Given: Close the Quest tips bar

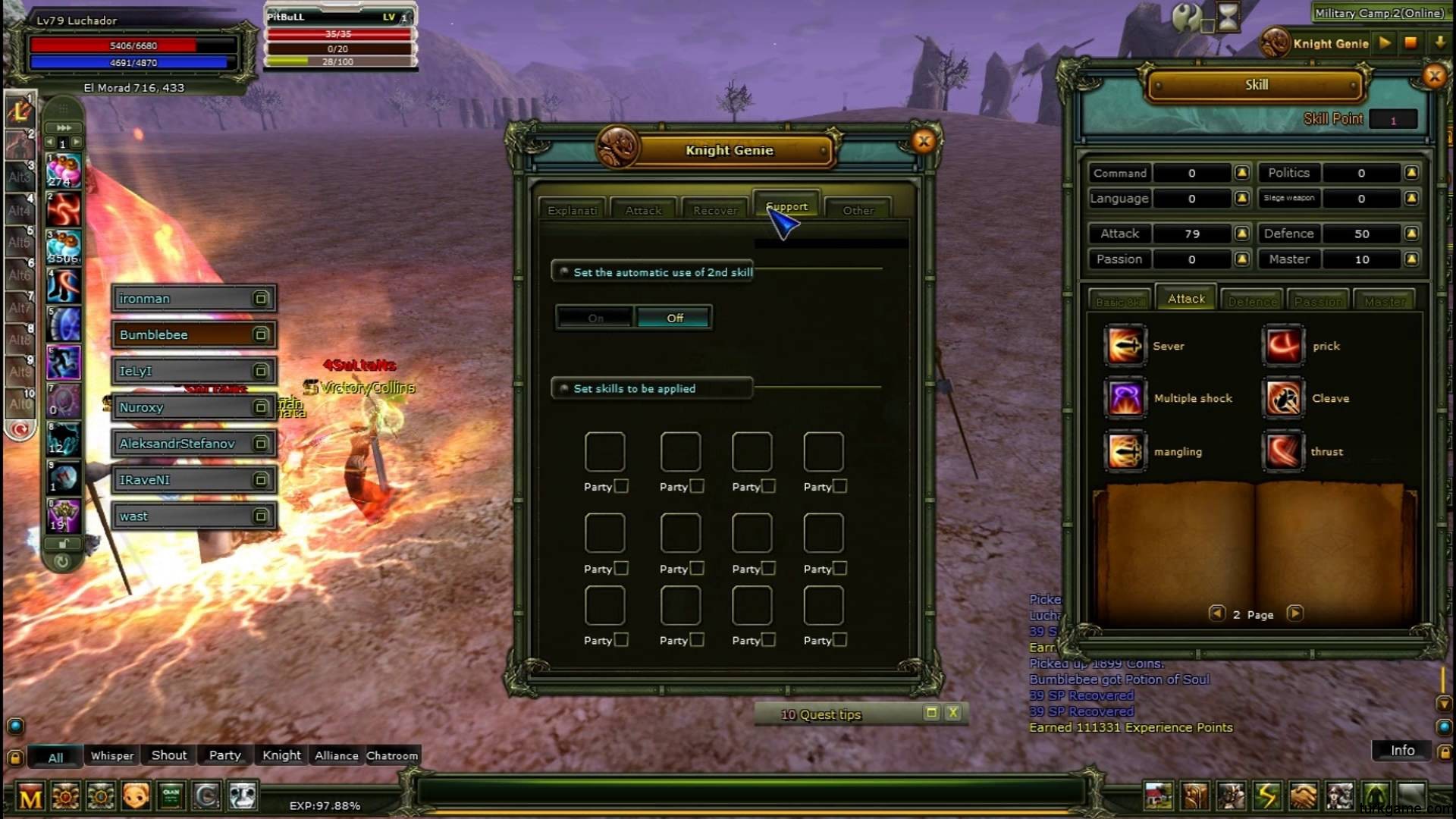Looking at the screenshot, I should pos(953,713).
